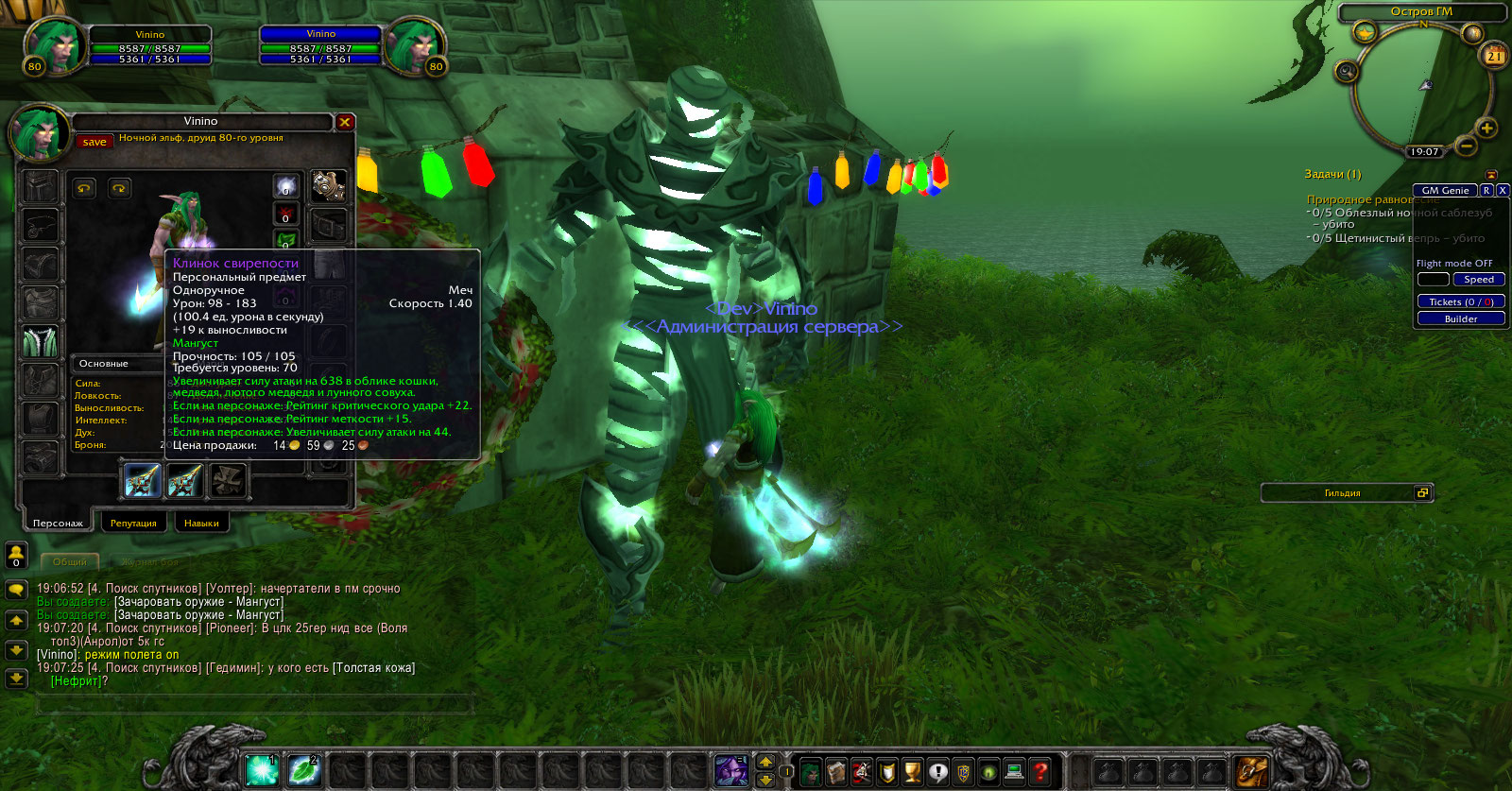Open the Builder in GM Genie
The height and width of the screenshot is (791, 1512).
[x=1460, y=319]
